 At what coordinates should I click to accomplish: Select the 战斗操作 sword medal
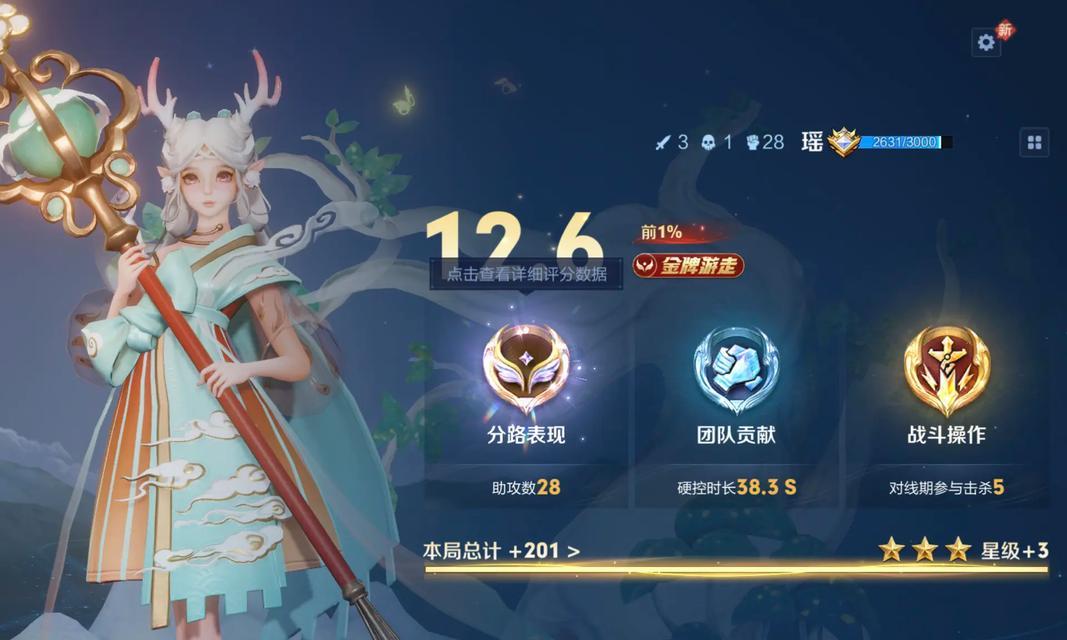pyautogui.click(x=946, y=369)
